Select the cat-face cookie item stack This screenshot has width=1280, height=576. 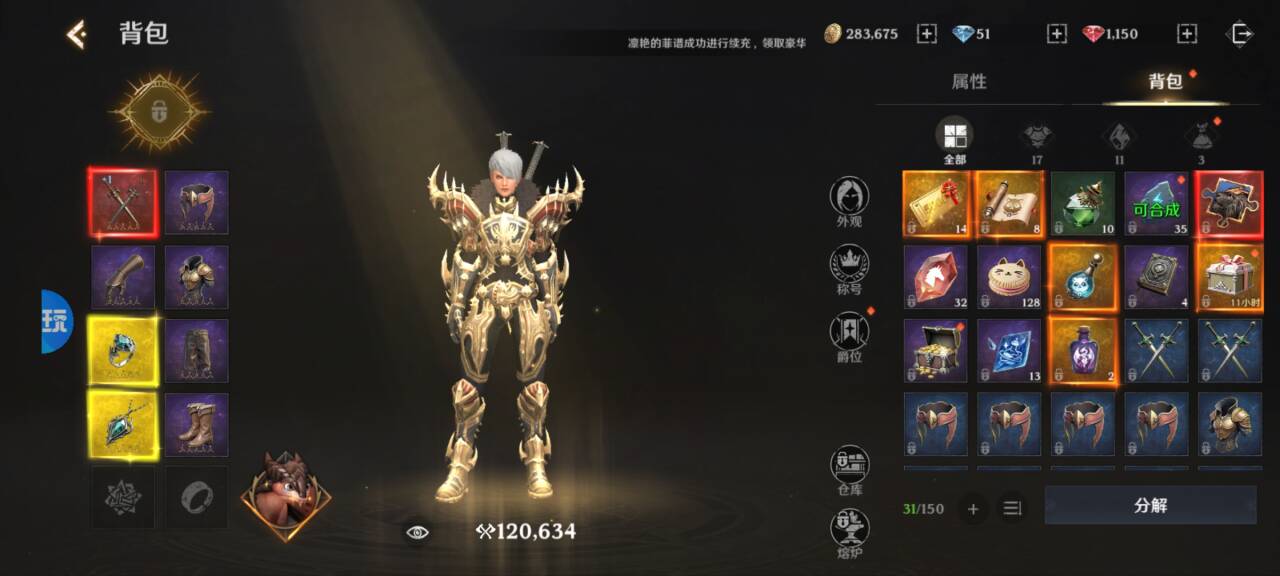click(x=1009, y=277)
